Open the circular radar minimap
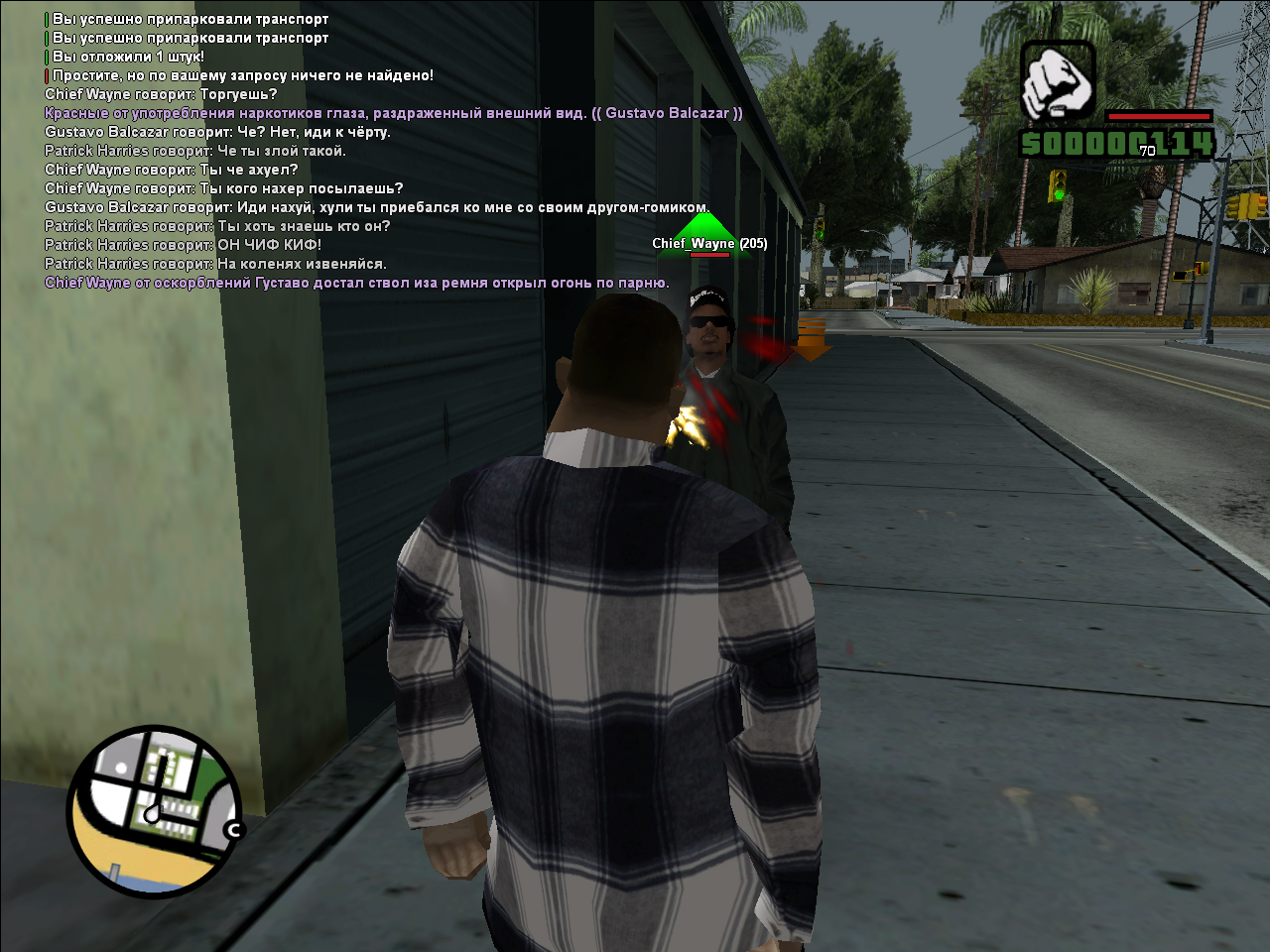This screenshot has height=952, width=1270. [x=154, y=811]
